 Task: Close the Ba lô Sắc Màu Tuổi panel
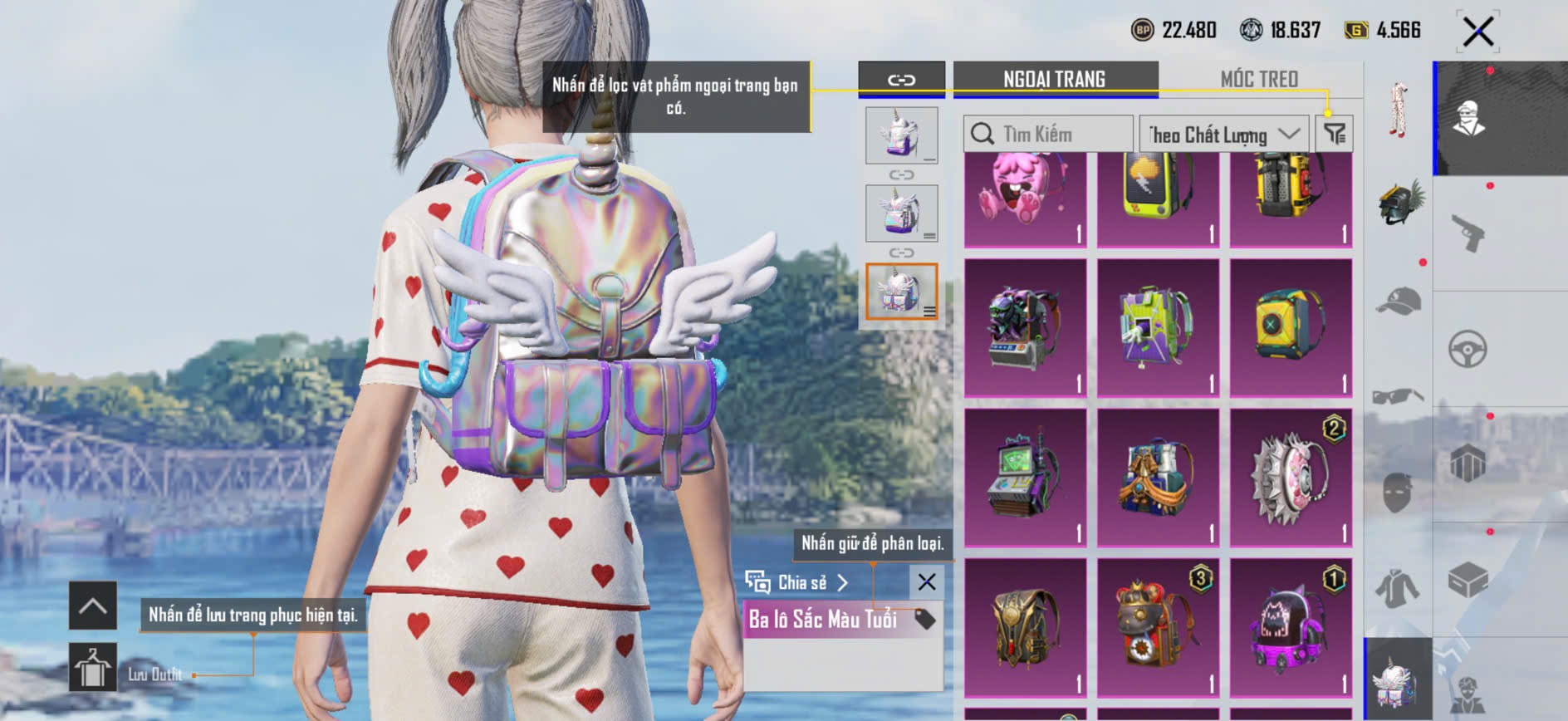927,582
